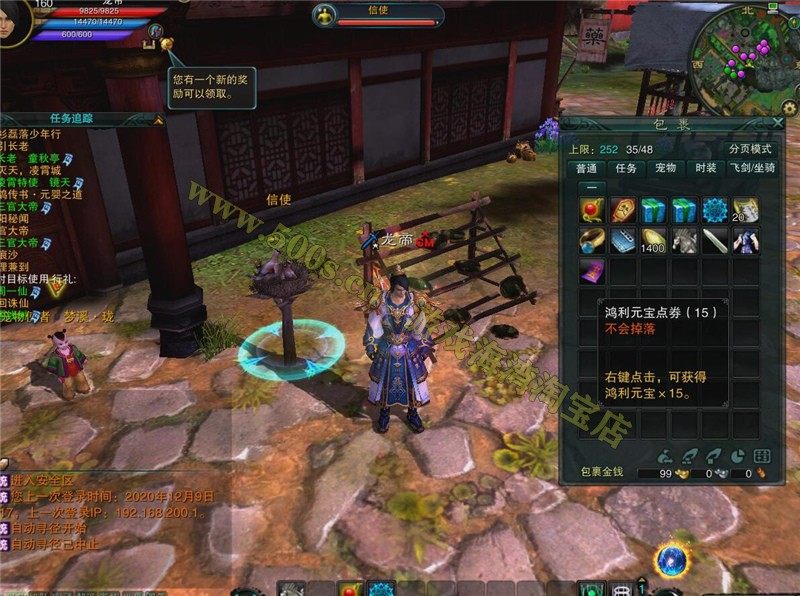Select the blue snowflake emblem item

[x=714, y=210]
